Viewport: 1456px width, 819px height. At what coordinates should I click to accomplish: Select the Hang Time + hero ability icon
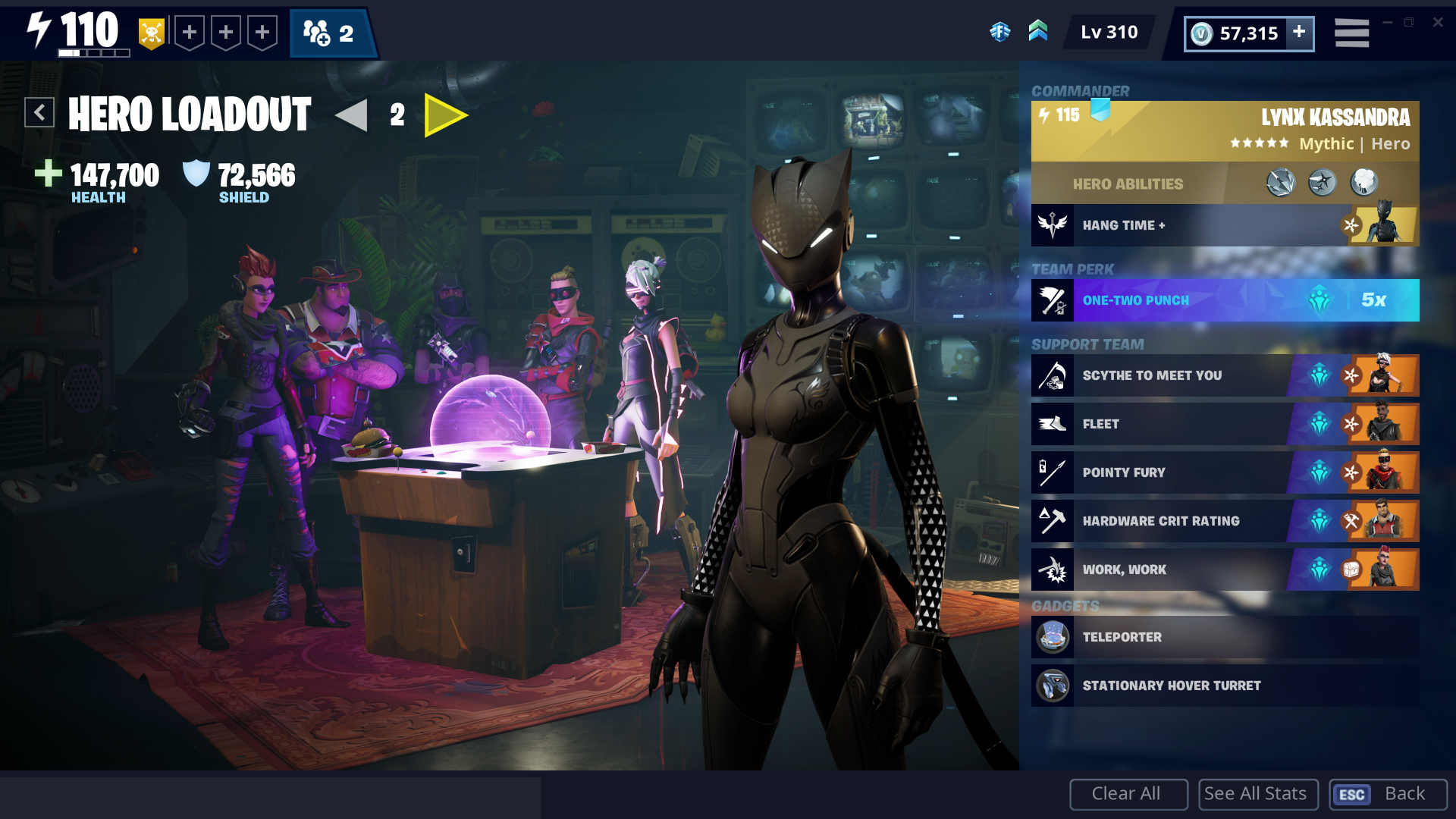coord(1053,224)
